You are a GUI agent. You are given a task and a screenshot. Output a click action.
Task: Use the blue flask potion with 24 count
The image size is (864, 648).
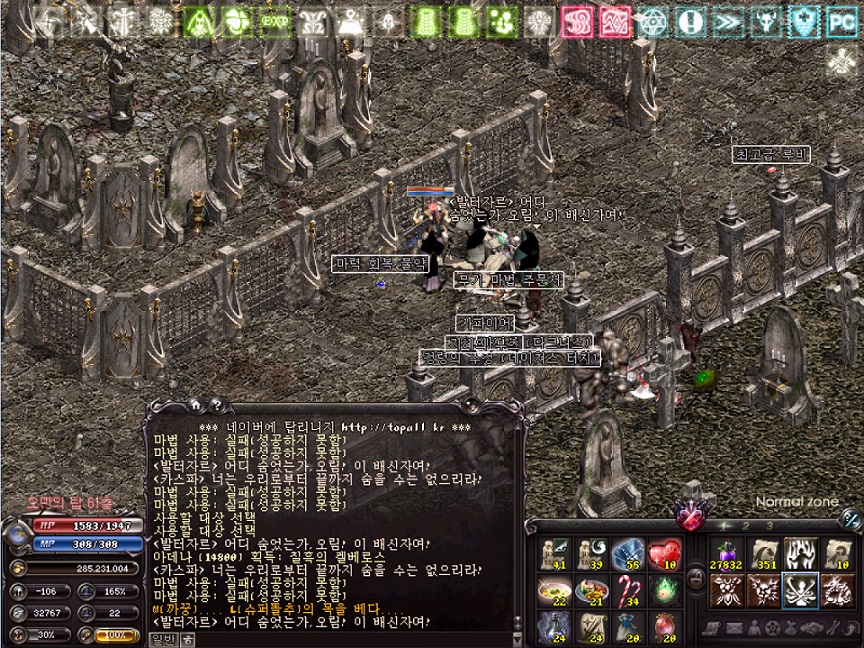click(554, 627)
